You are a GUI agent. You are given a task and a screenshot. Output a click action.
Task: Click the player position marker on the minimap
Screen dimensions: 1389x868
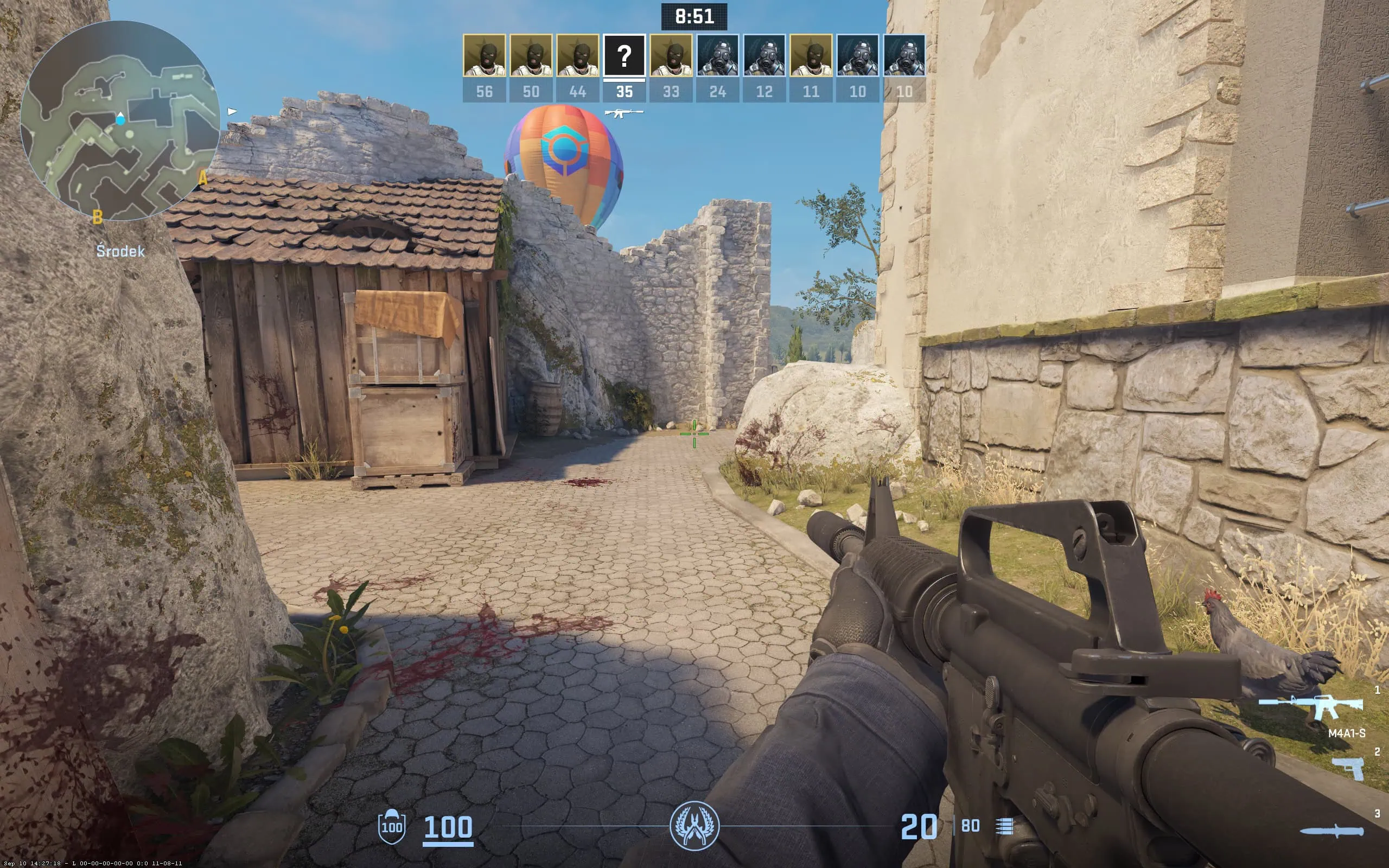pos(120,119)
